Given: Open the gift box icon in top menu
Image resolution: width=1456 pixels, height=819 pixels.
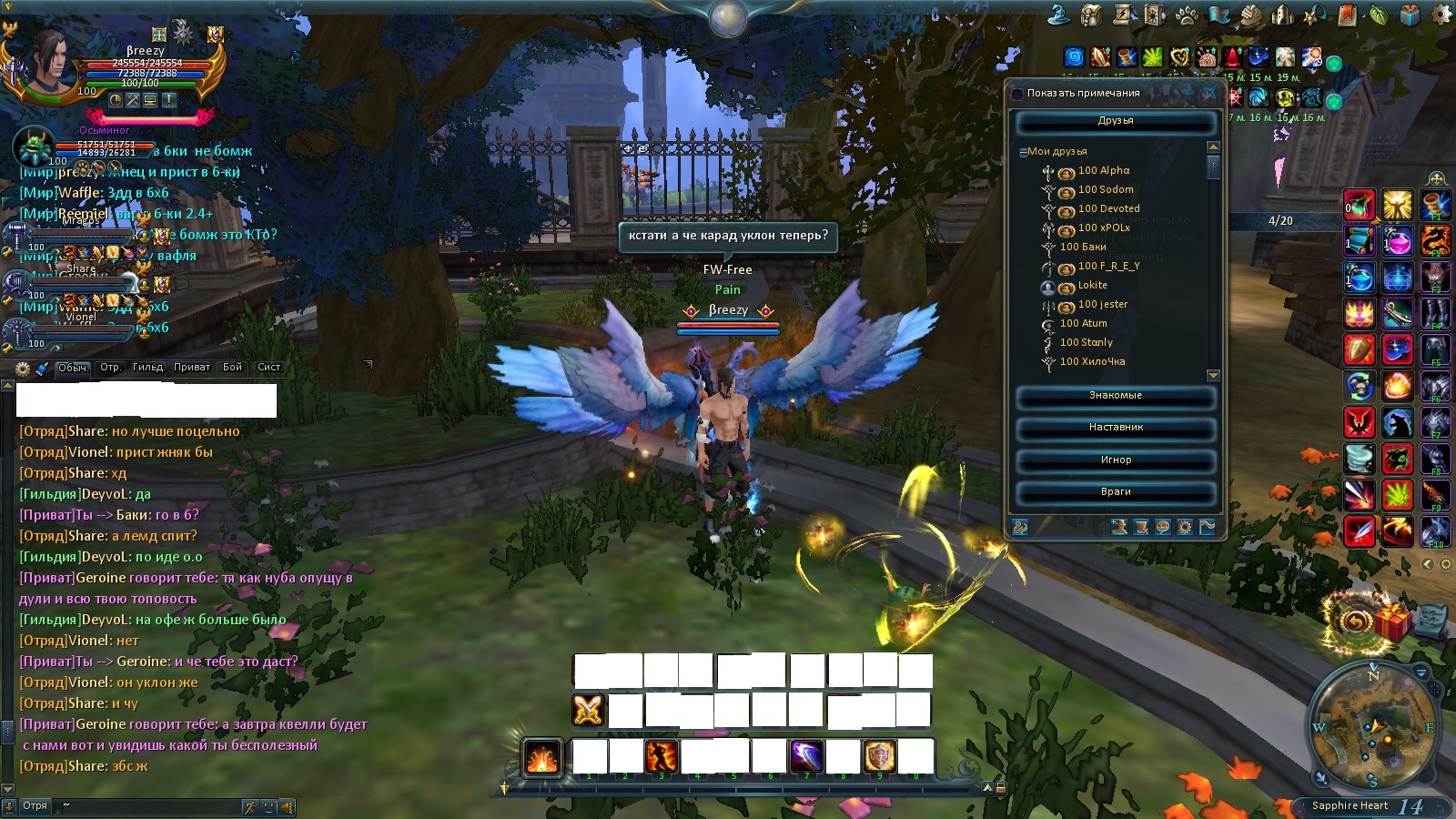Looking at the screenshot, I should [1410, 15].
